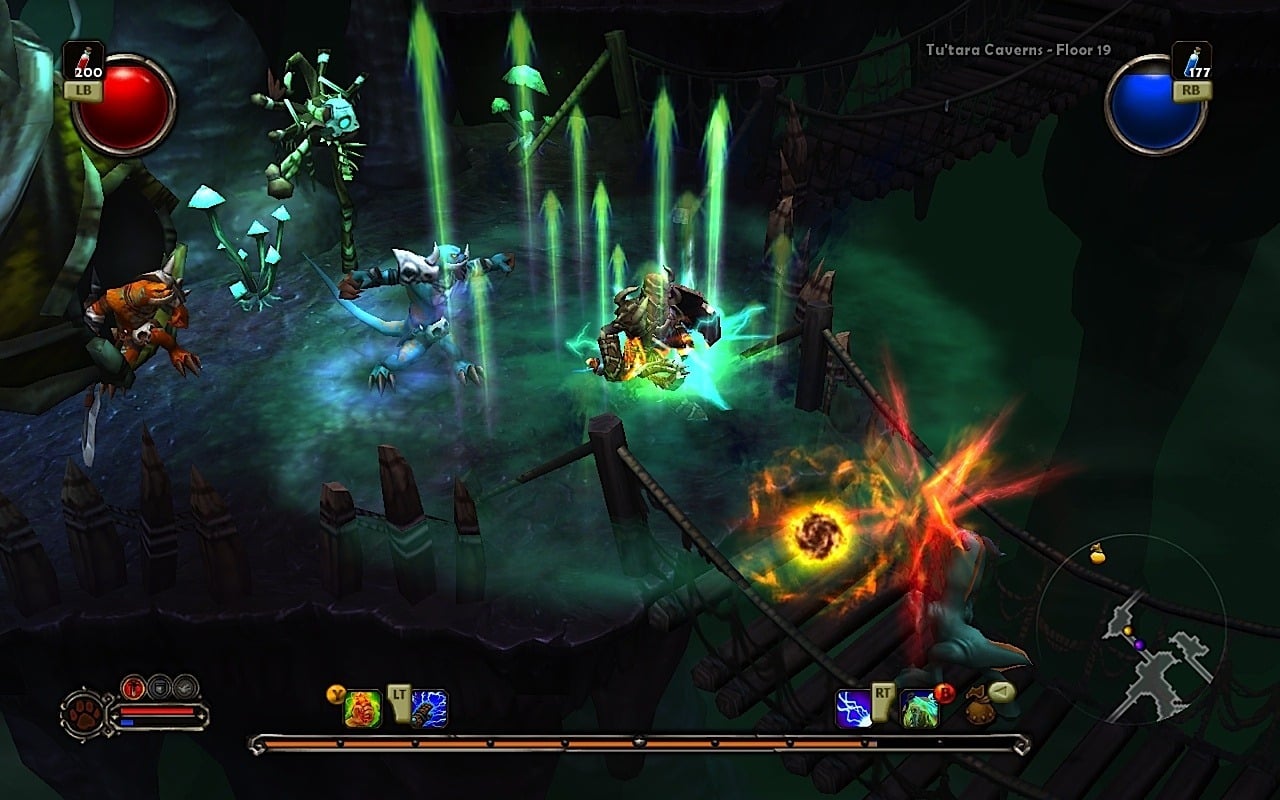Click the grey shield pet slot
Image resolution: width=1280 pixels, height=800 pixels.
pos(160,687)
